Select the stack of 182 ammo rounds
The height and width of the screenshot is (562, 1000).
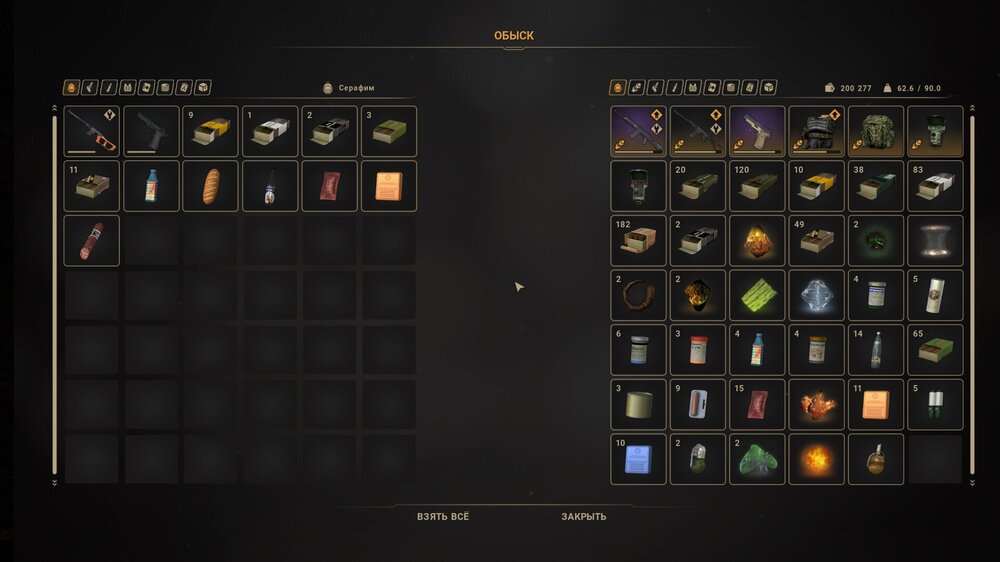[638, 241]
